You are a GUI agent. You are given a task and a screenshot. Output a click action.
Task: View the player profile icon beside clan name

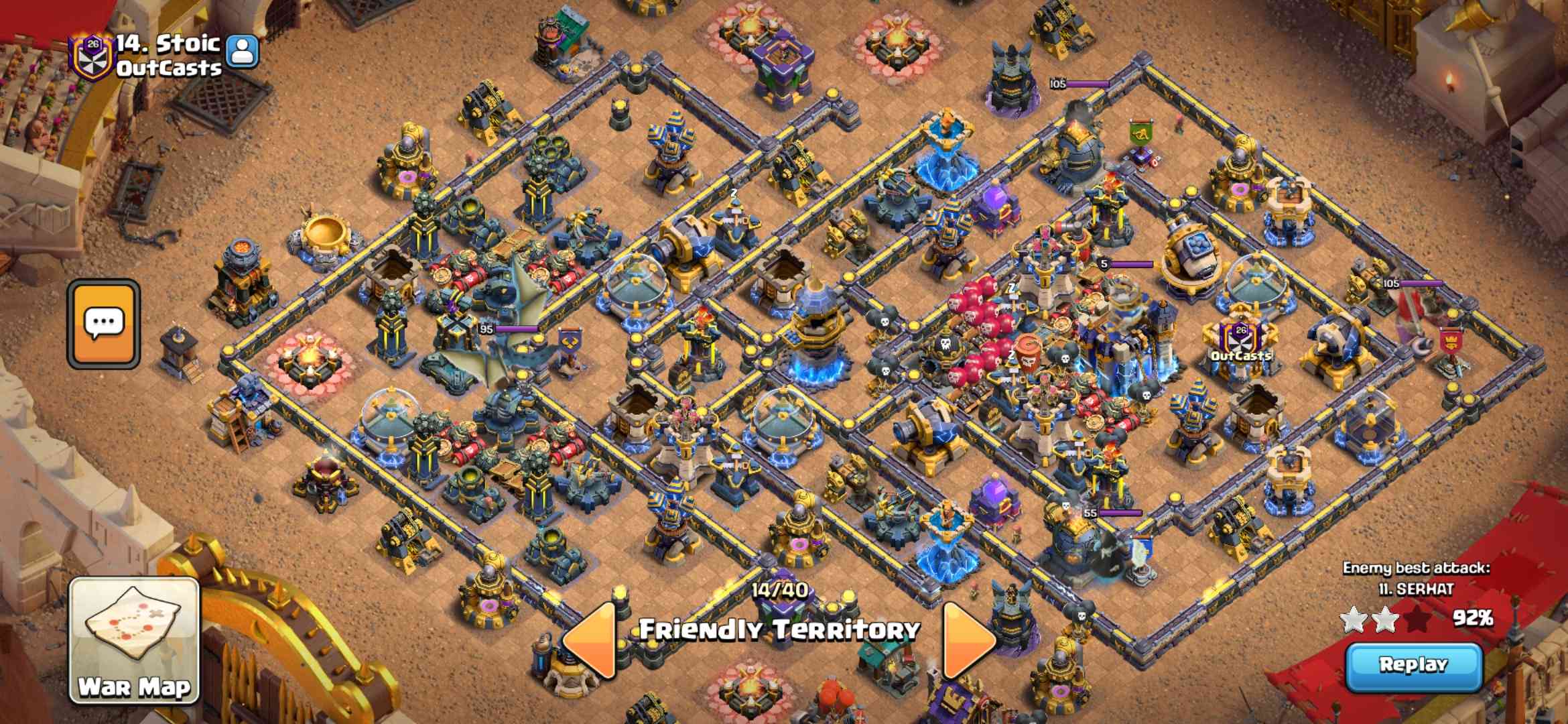(x=243, y=50)
